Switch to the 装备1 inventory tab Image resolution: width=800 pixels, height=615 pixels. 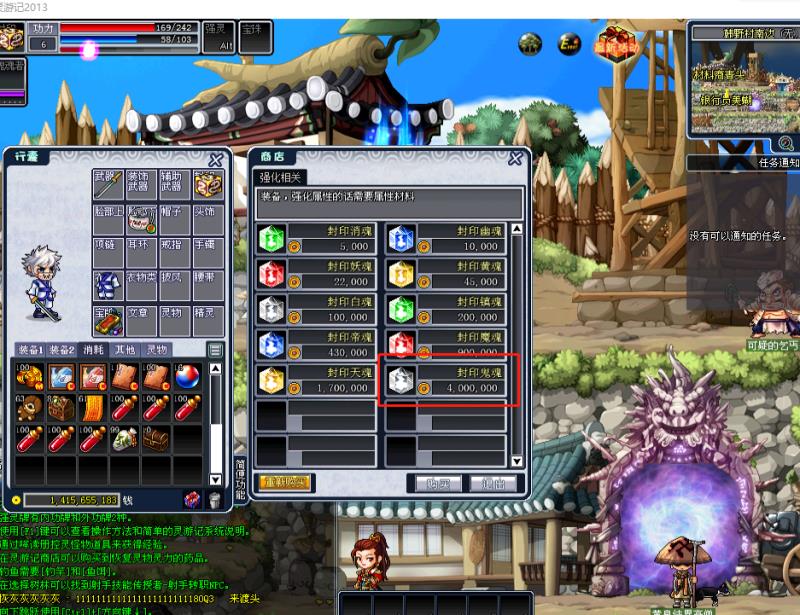click(30, 350)
